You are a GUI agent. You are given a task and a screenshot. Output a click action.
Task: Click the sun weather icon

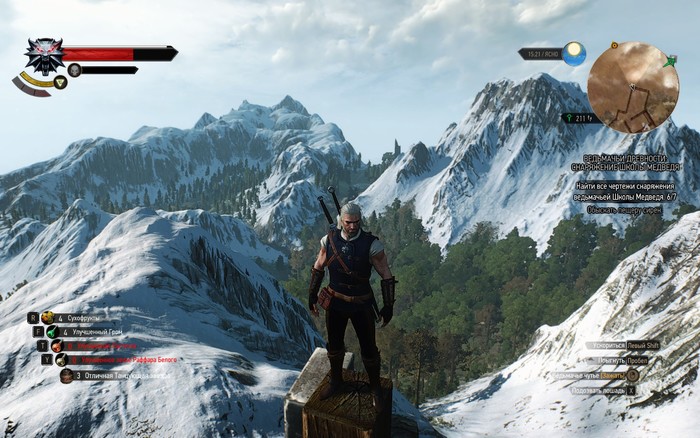pyautogui.click(x=574, y=54)
